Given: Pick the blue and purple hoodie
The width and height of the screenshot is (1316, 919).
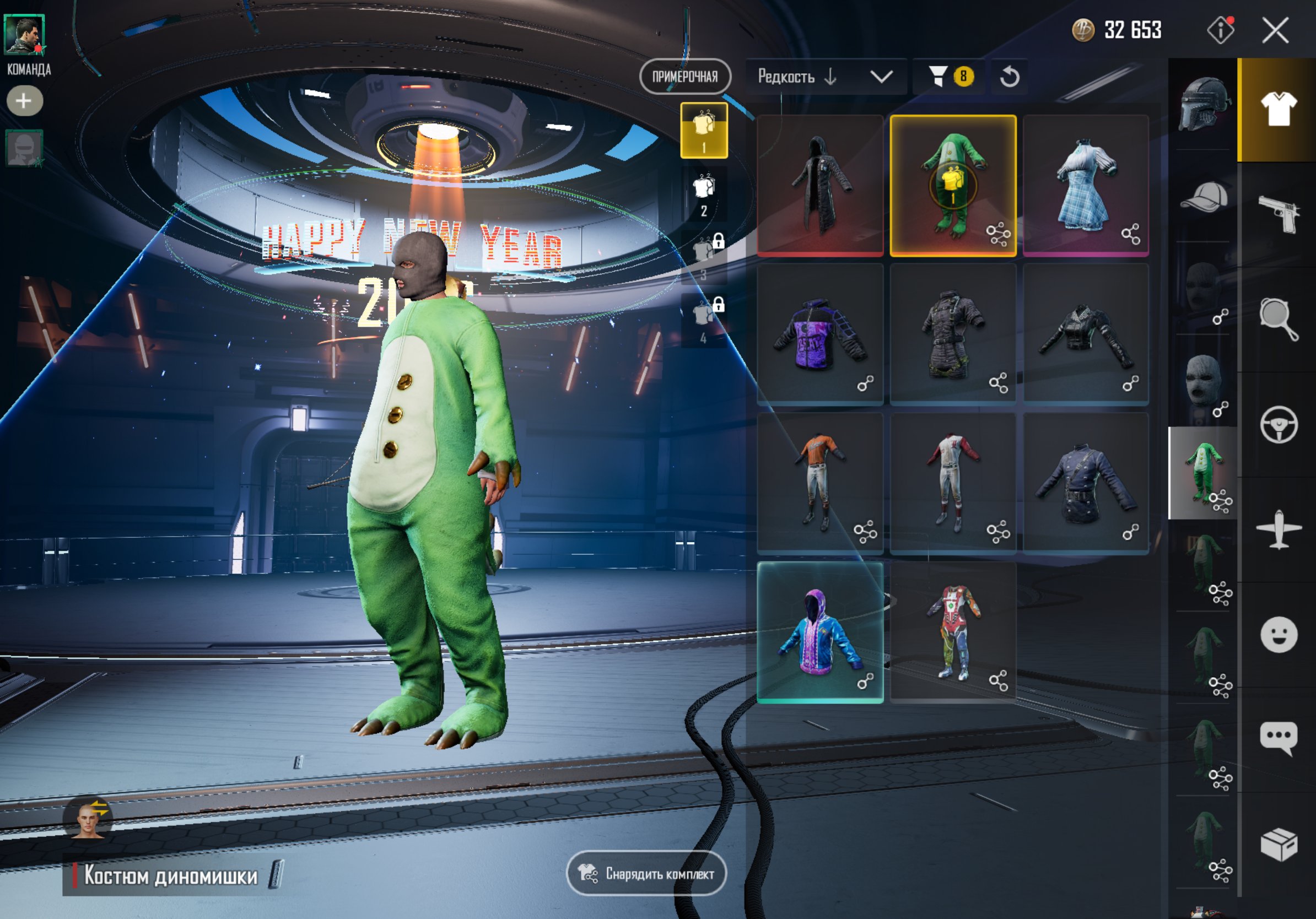Looking at the screenshot, I should point(820,632).
